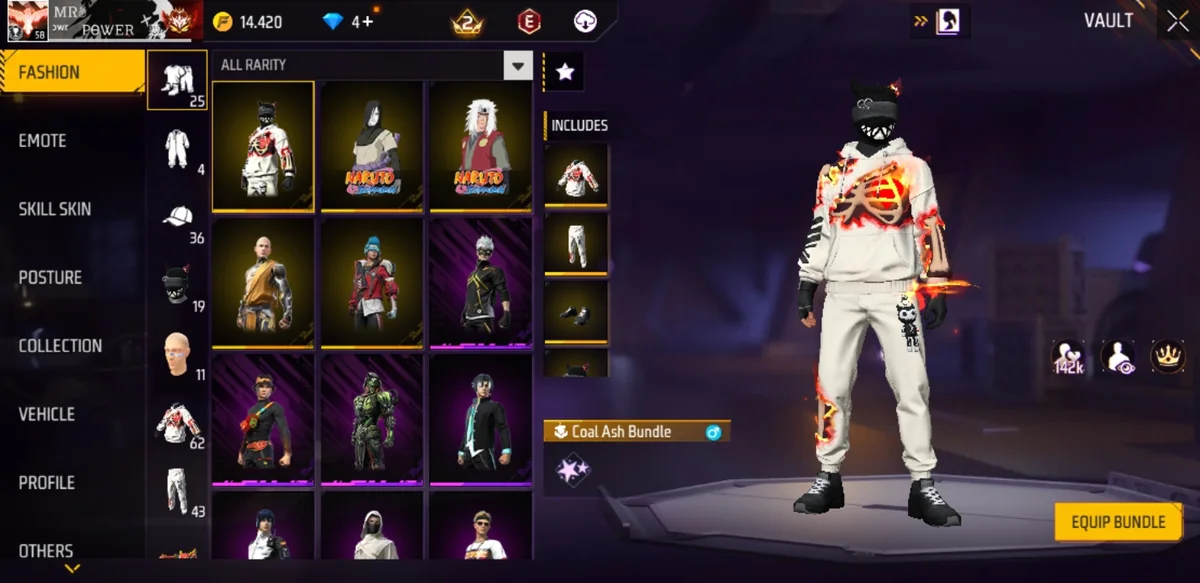Show the pants subcategory with 43 items
This screenshot has height=583, width=1200.
click(178, 490)
